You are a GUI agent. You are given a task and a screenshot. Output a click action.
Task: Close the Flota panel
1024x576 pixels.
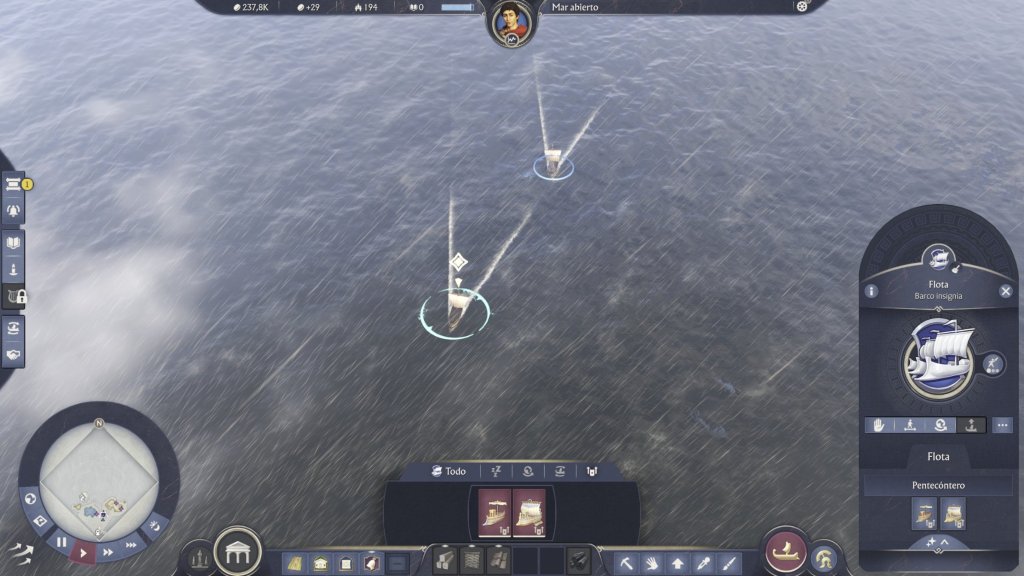(x=1006, y=291)
